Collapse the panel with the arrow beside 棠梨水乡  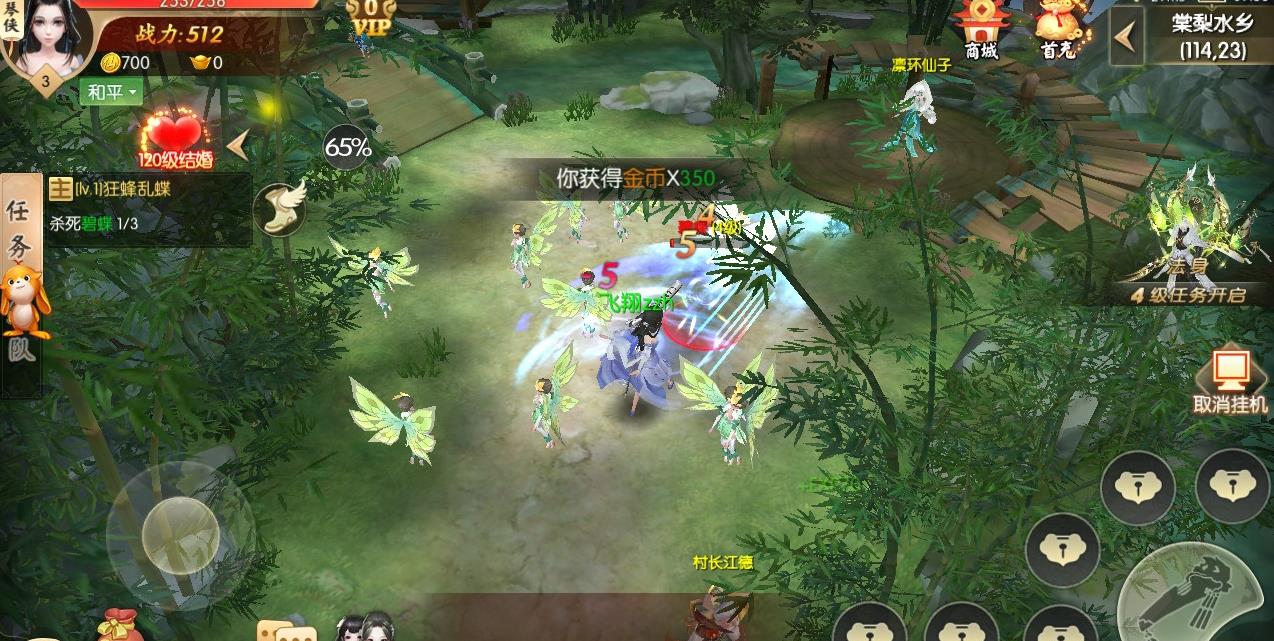(x=1127, y=37)
